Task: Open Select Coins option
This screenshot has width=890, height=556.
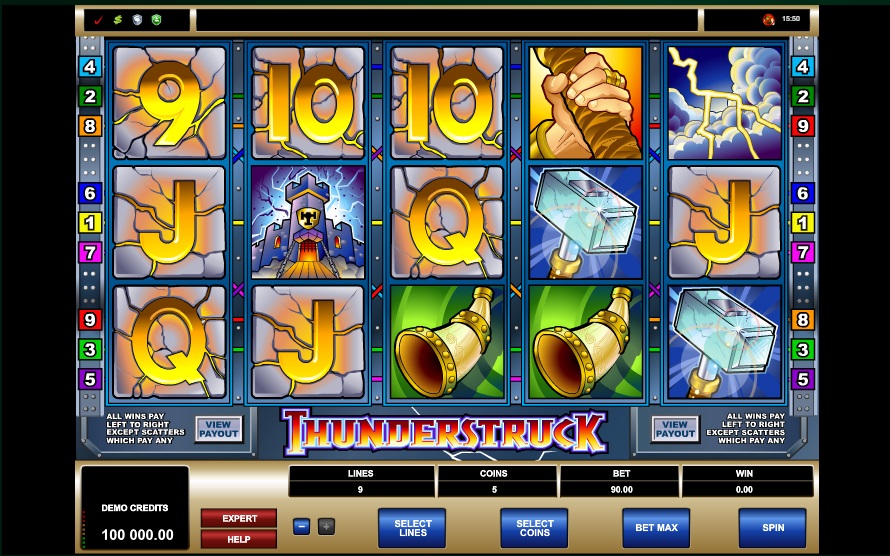Action: (x=534, y=526)
